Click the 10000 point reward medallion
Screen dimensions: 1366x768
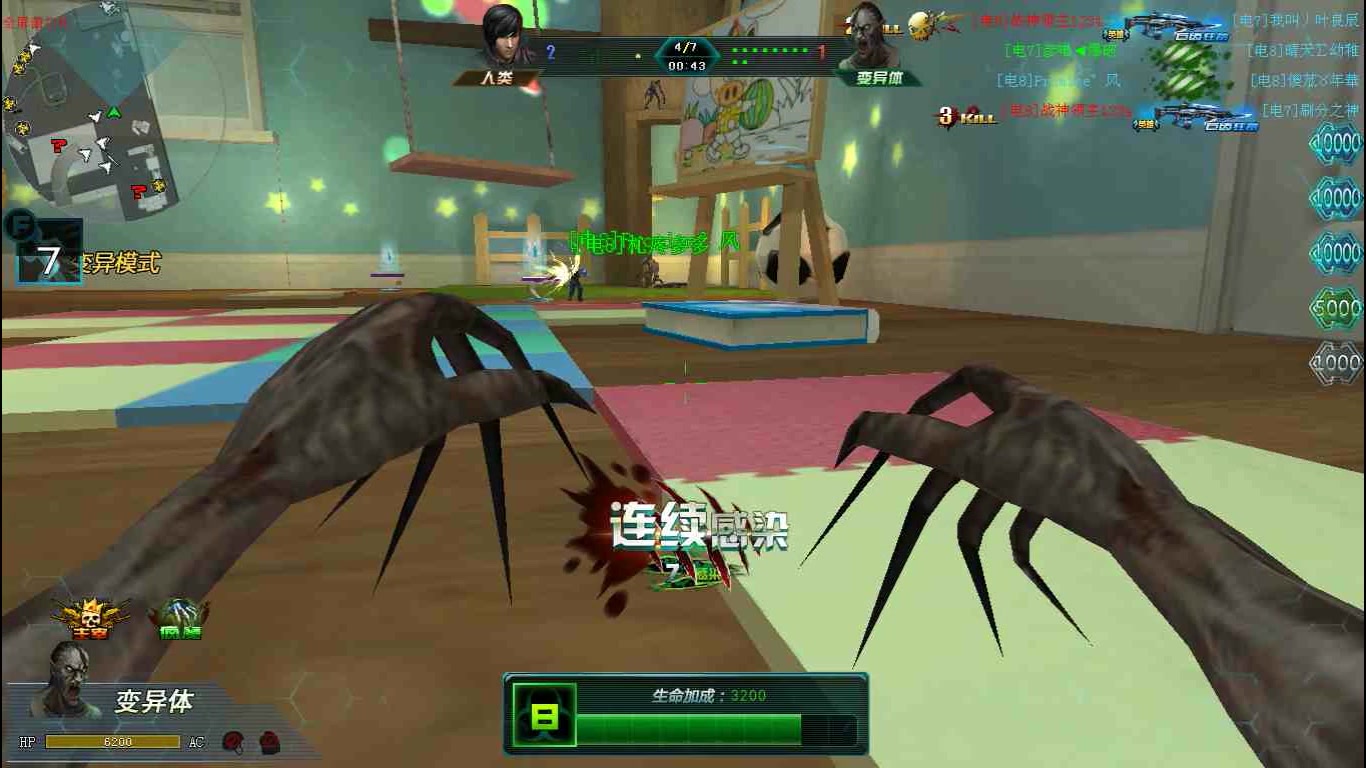coord(1338,142)
